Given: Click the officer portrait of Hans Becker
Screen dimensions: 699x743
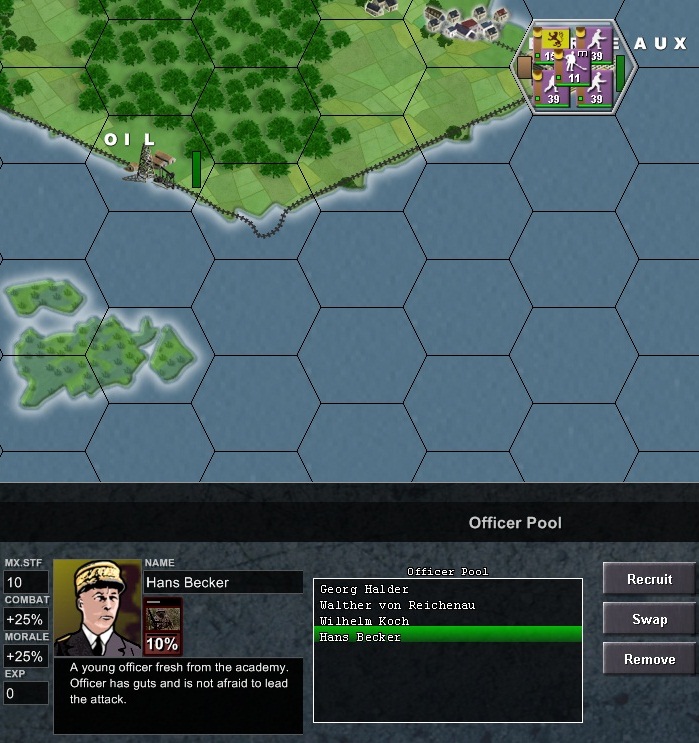Looking at the screenshot, I should pyautogui.click(x=97, y=607).
